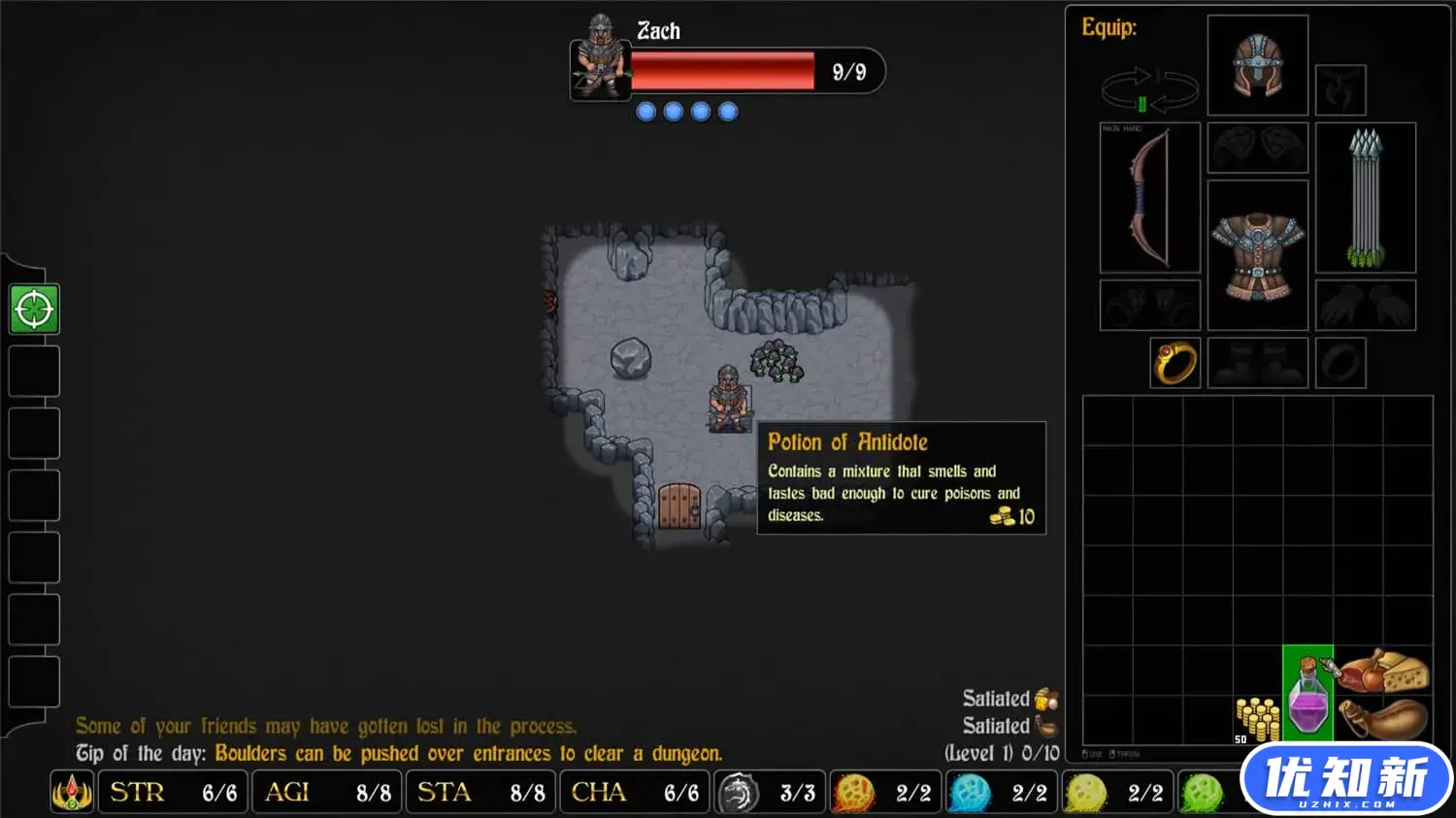
Task: Open Zach's character portrait
Action: tap(600, 58)
